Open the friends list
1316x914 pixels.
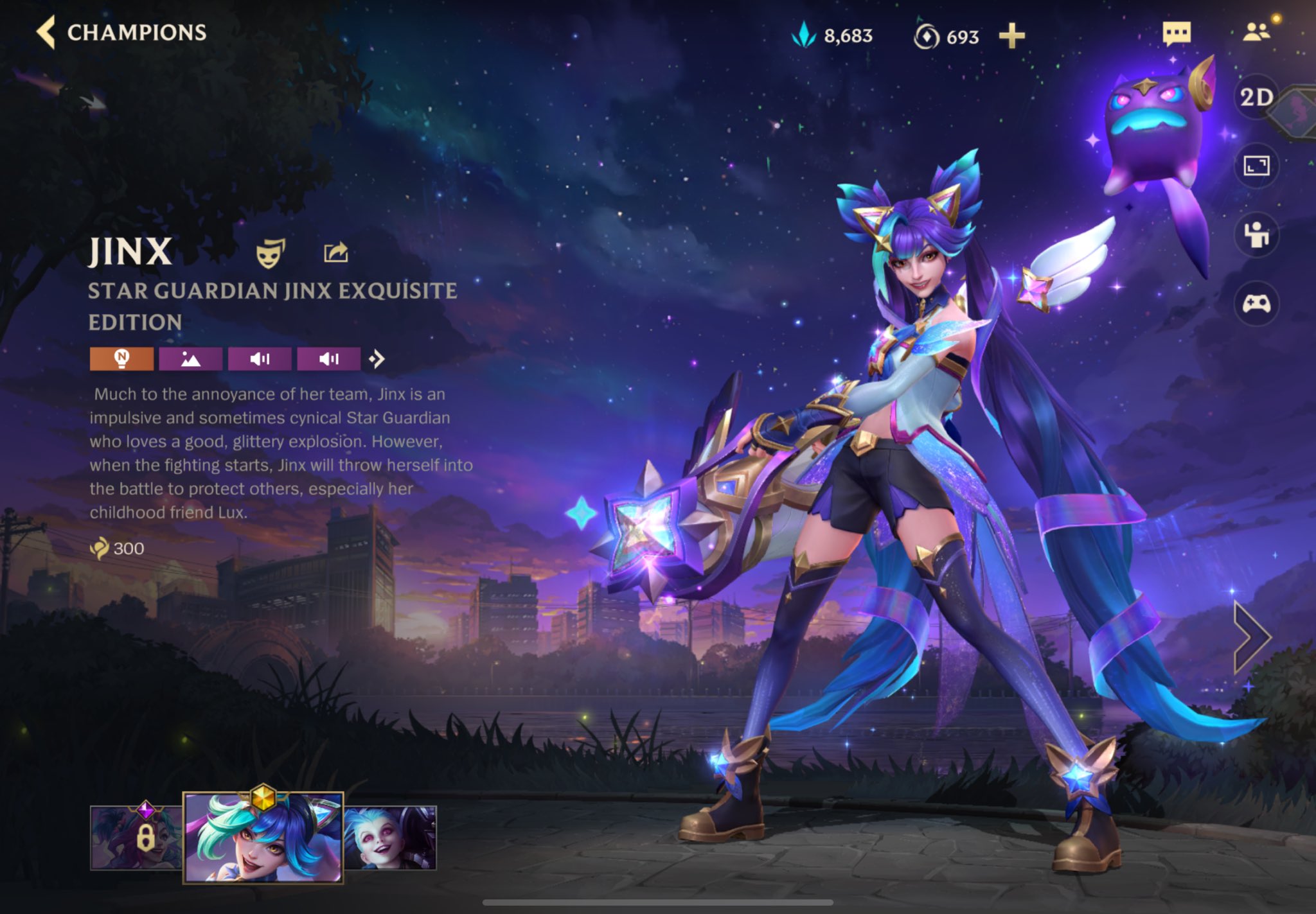click(1256, 32)
